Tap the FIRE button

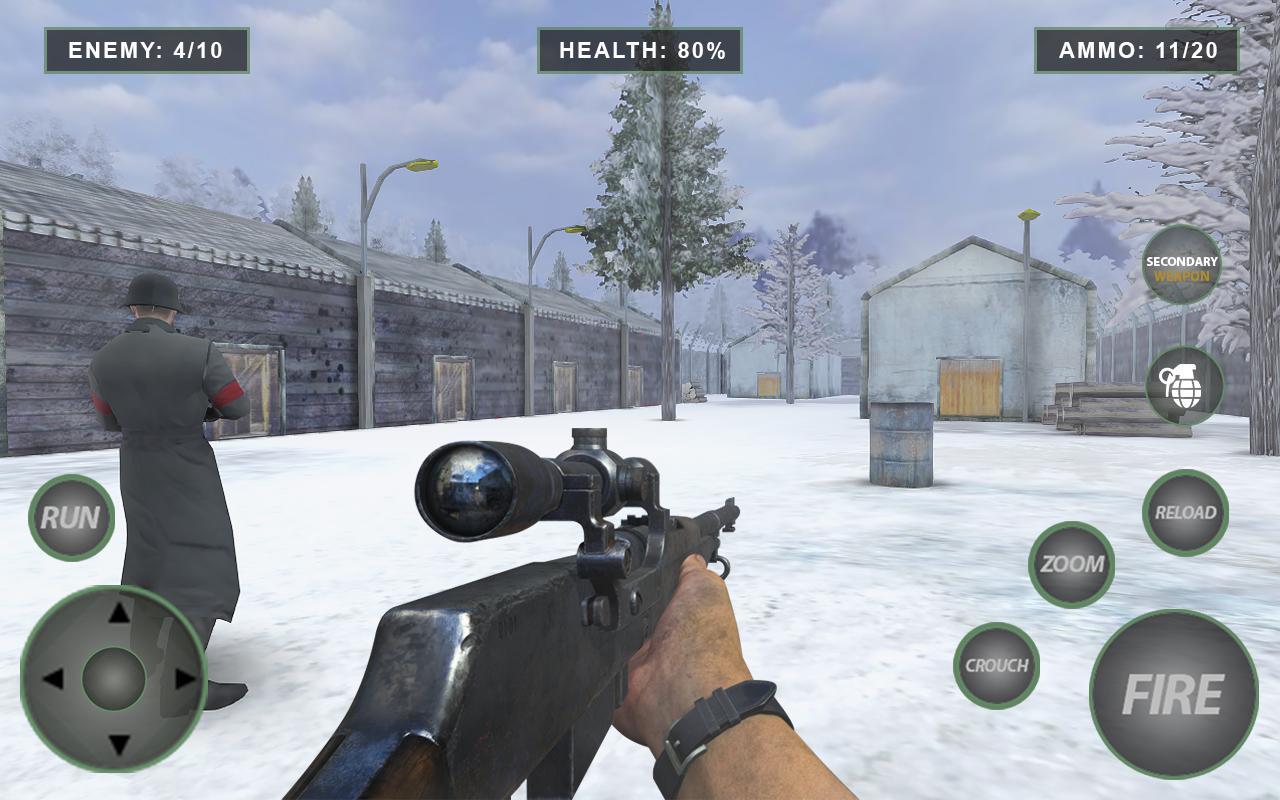pos(1173,694)
